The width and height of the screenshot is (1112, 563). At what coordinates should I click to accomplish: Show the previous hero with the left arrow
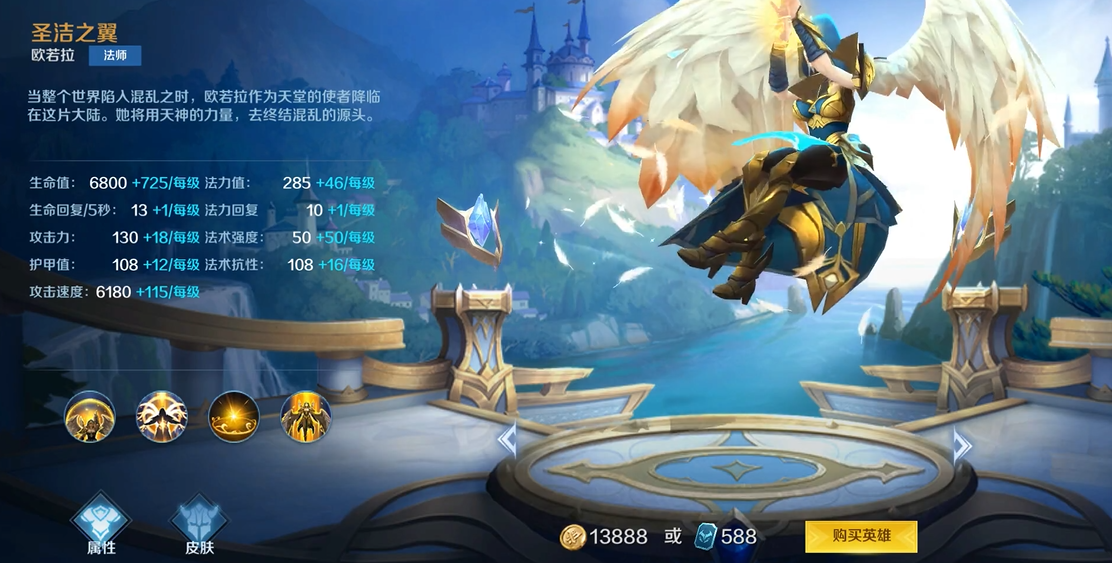point(507,440)
